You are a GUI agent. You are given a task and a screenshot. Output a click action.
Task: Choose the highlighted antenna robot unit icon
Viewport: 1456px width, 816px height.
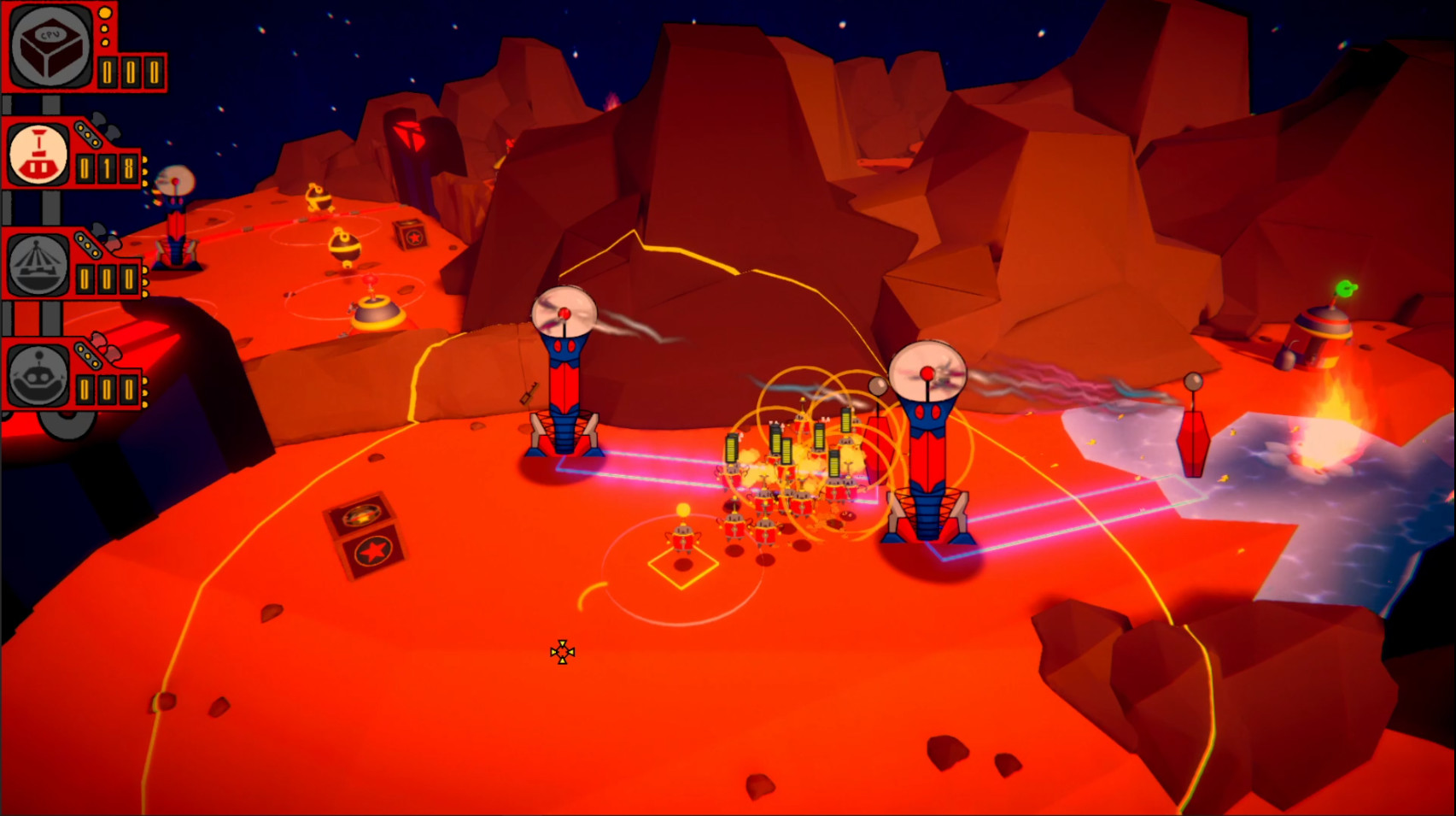coord(38,155)
